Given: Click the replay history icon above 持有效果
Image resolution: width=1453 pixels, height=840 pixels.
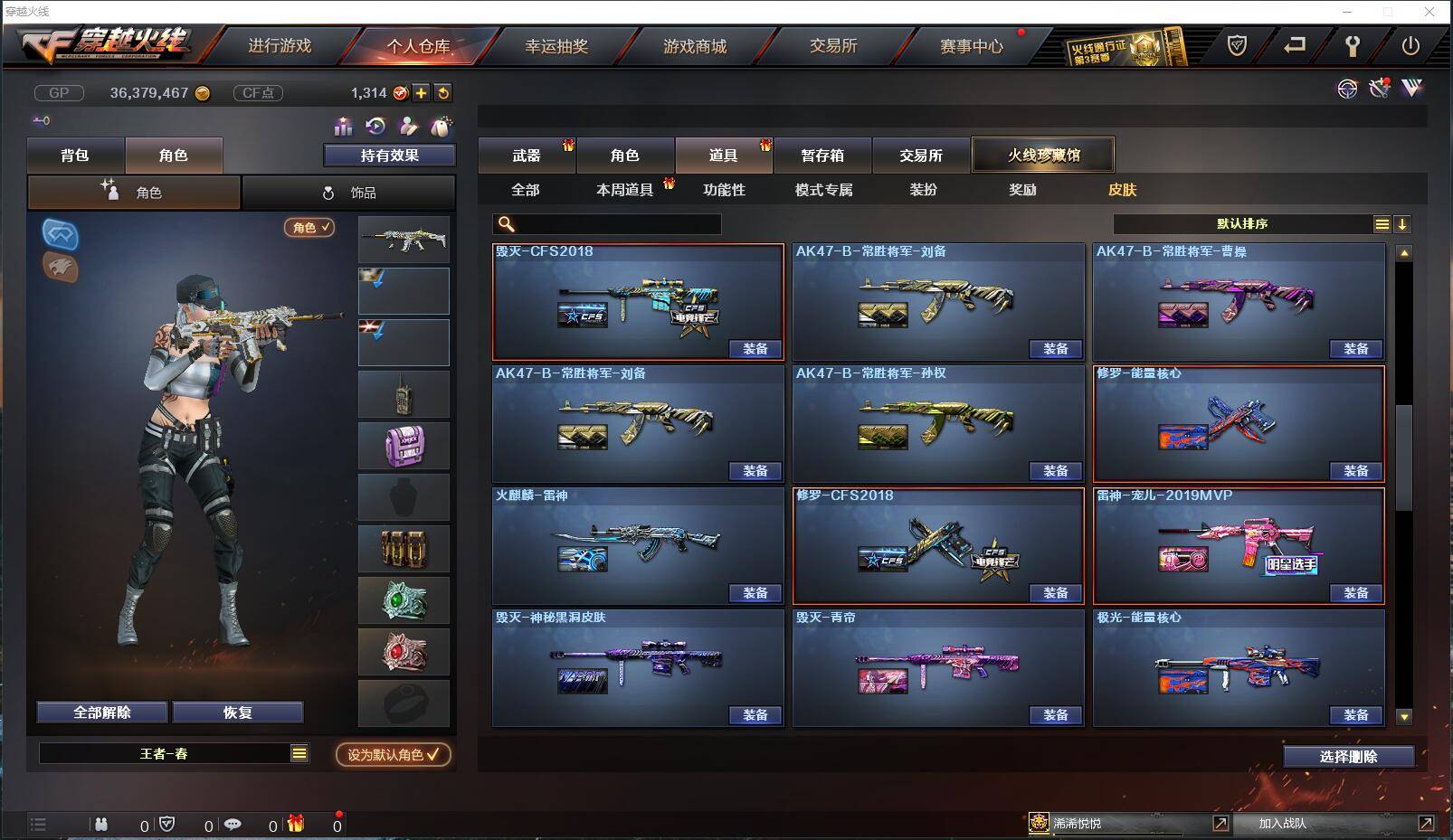Looking at the screenshot, I should 374,127.
